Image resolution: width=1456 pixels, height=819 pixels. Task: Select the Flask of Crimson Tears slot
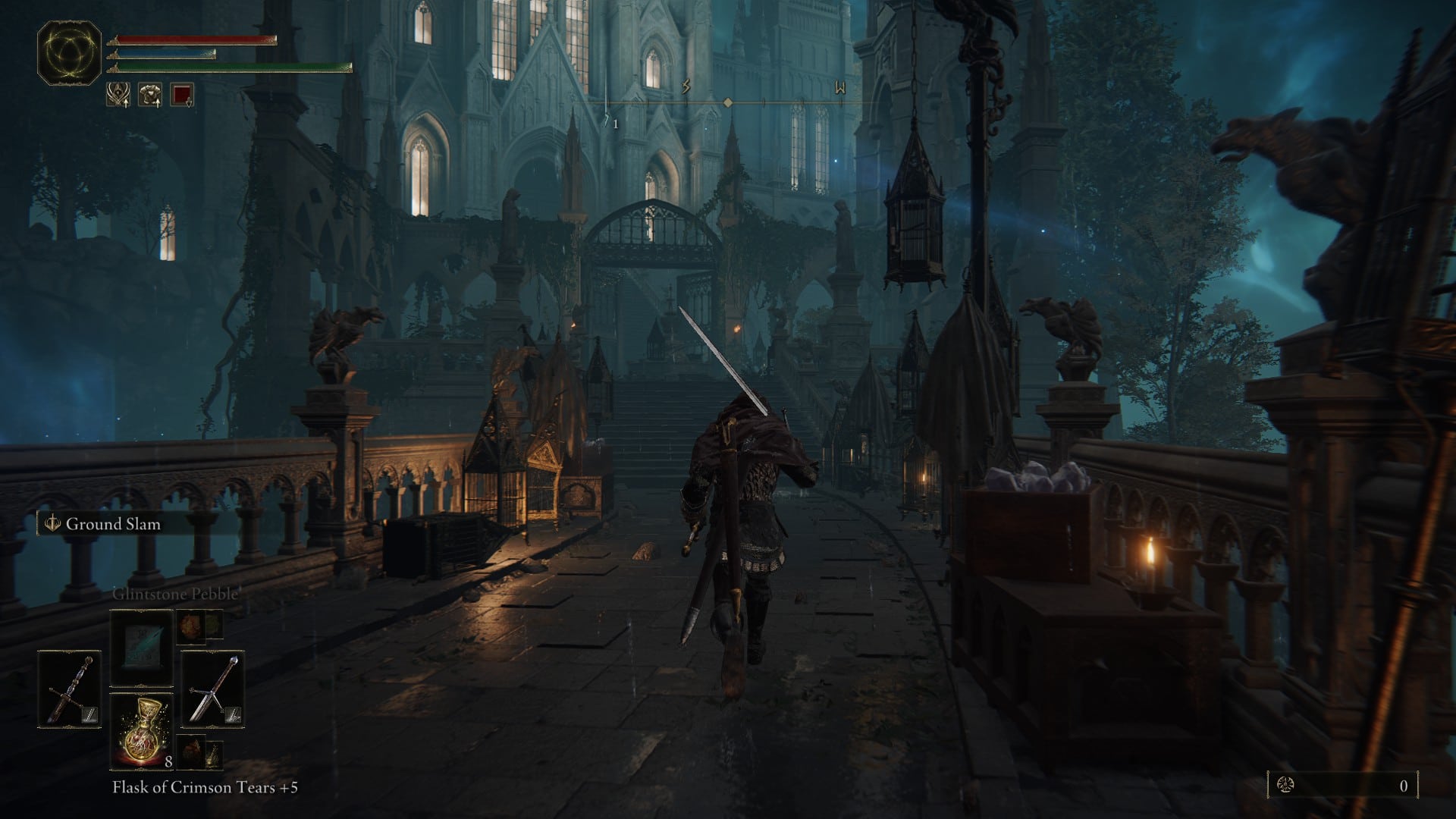(x=142, y=731)
